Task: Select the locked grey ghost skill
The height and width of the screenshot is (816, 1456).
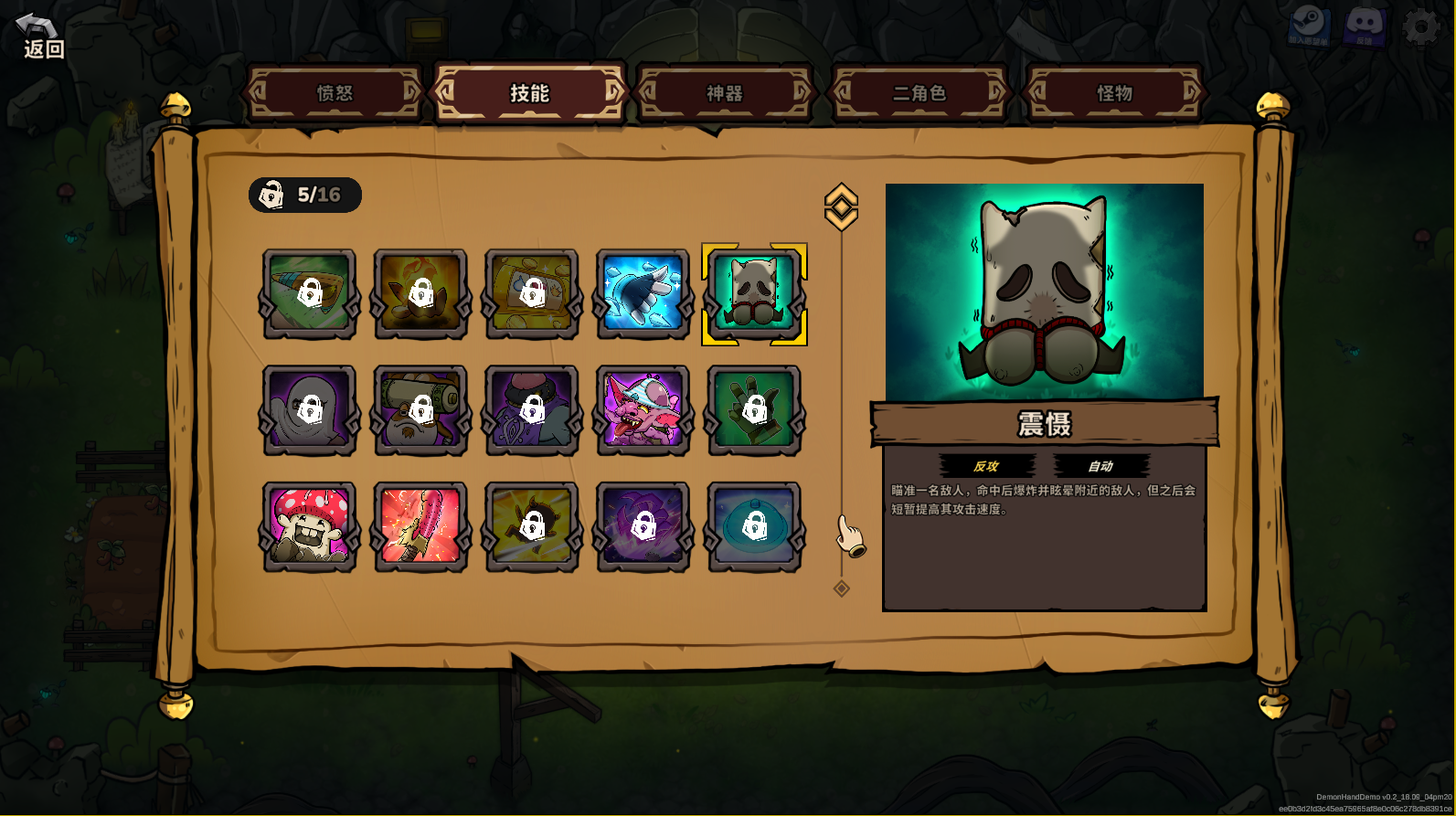Action: 310,410
